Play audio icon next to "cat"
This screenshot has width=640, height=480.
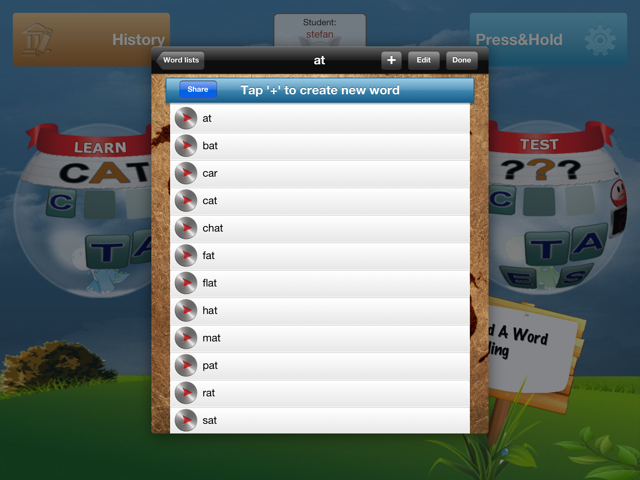(x=185, y=201)
